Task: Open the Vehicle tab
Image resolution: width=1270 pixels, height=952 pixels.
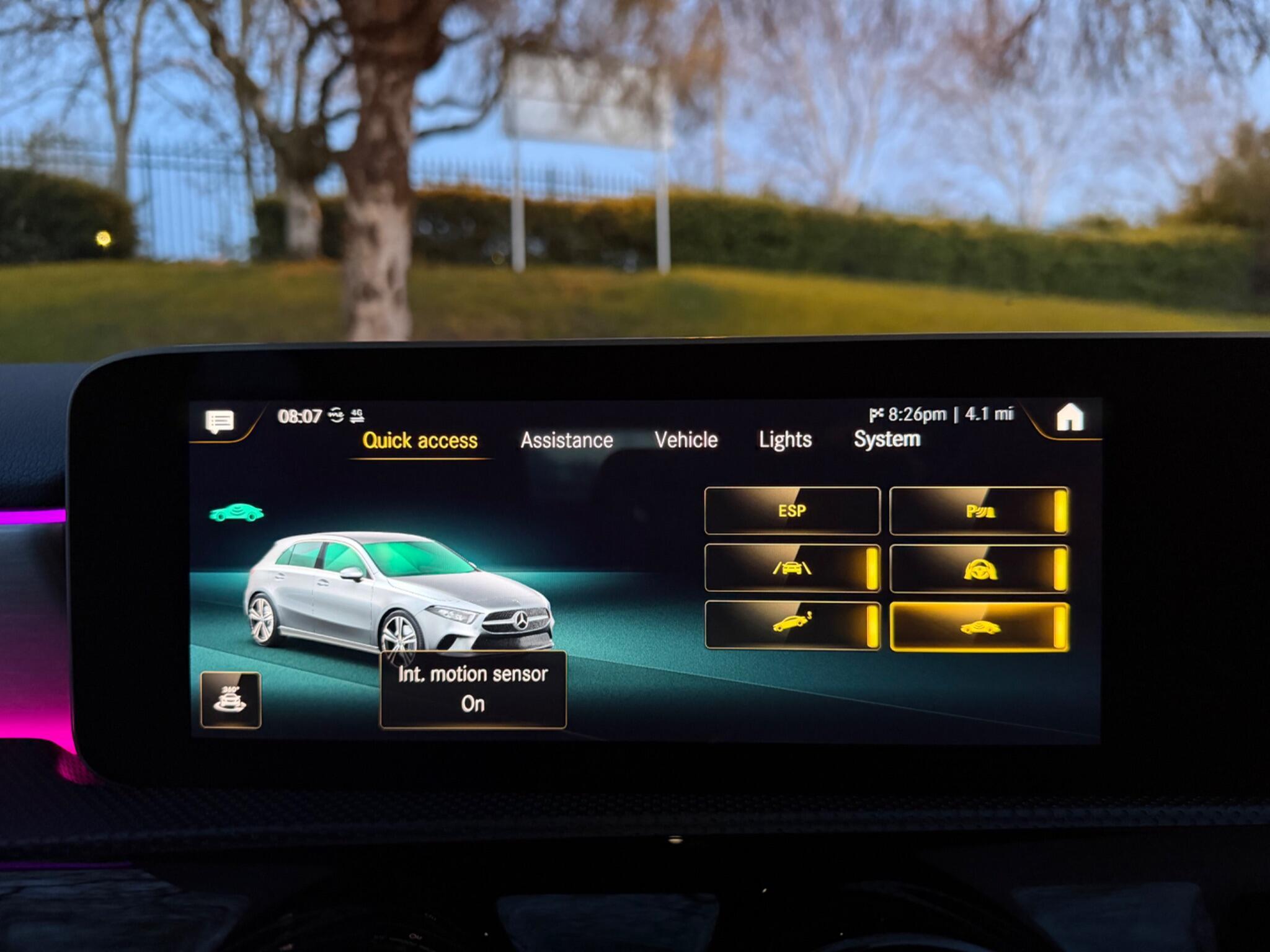Action: tap(685, 440)
